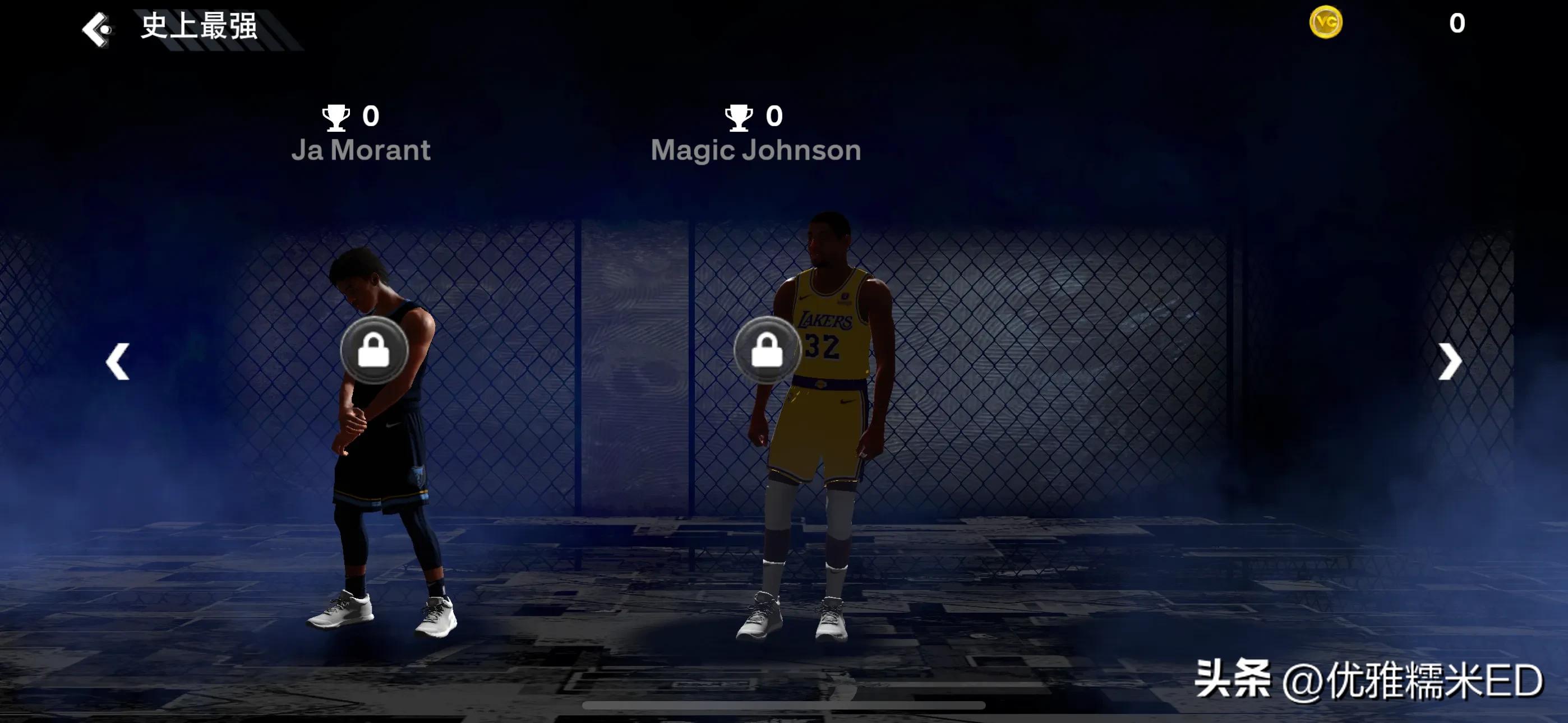Select the Magic Johnson name label

coord(756,150)
